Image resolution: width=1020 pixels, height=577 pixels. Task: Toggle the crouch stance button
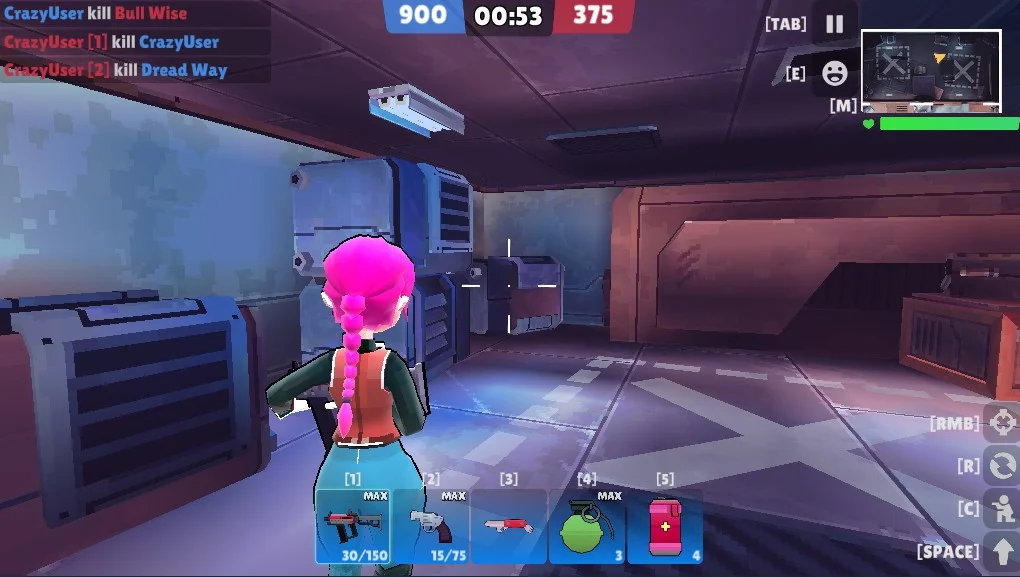click(1001, 508)
